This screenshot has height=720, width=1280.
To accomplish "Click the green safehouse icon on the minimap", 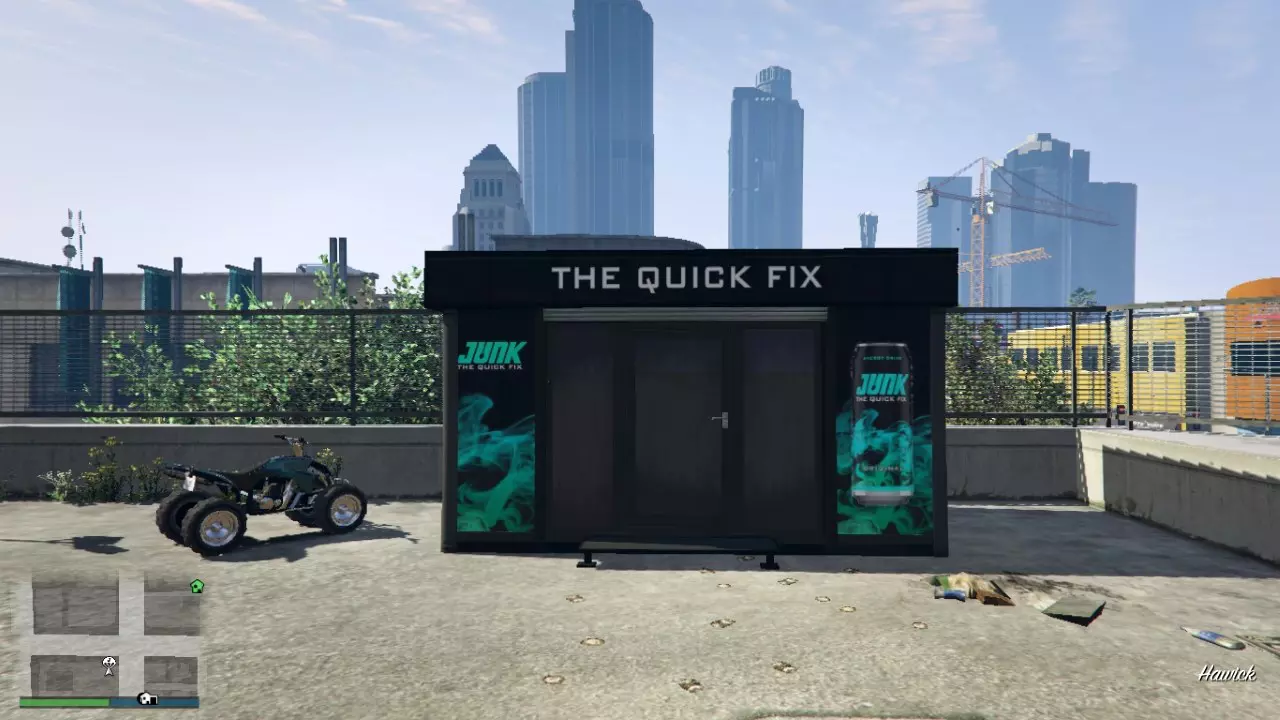I will click(x=197, y=587).
